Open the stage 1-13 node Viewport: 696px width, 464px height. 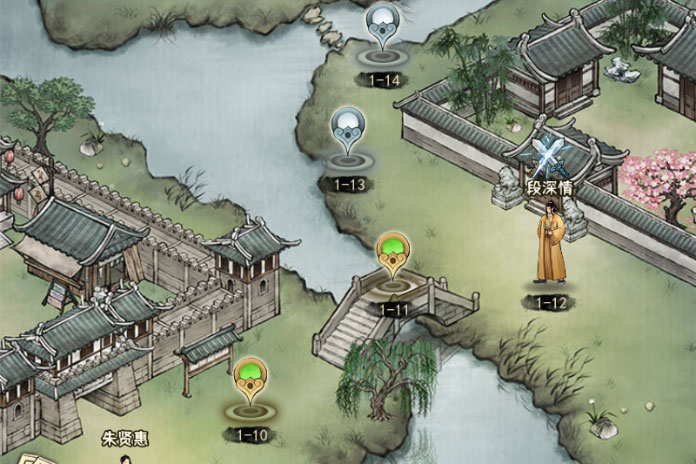(x=349, y=133)
